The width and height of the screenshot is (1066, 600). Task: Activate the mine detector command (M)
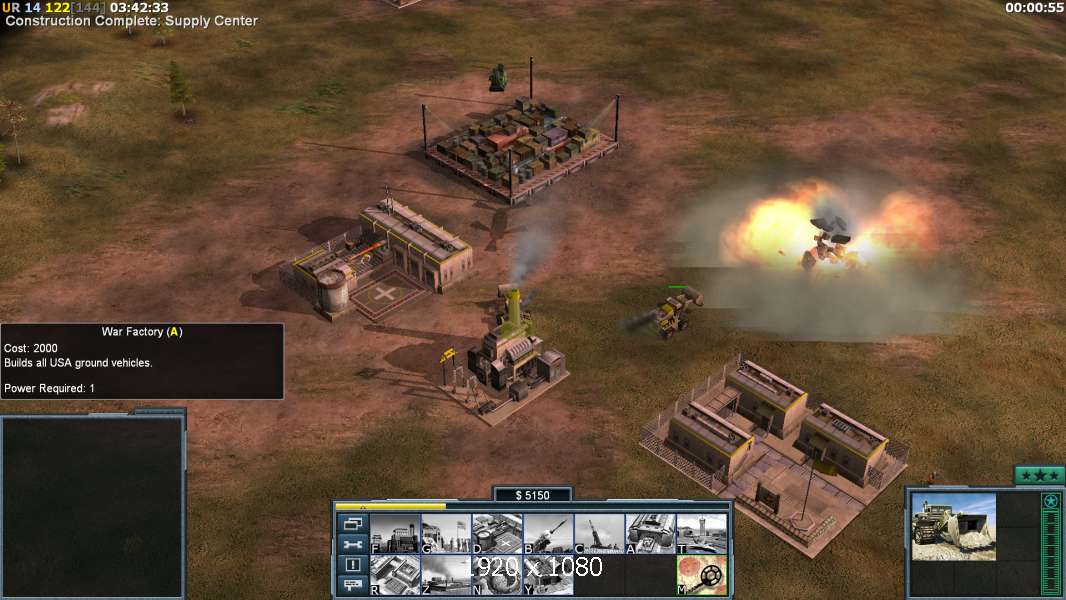pos(701,575)
